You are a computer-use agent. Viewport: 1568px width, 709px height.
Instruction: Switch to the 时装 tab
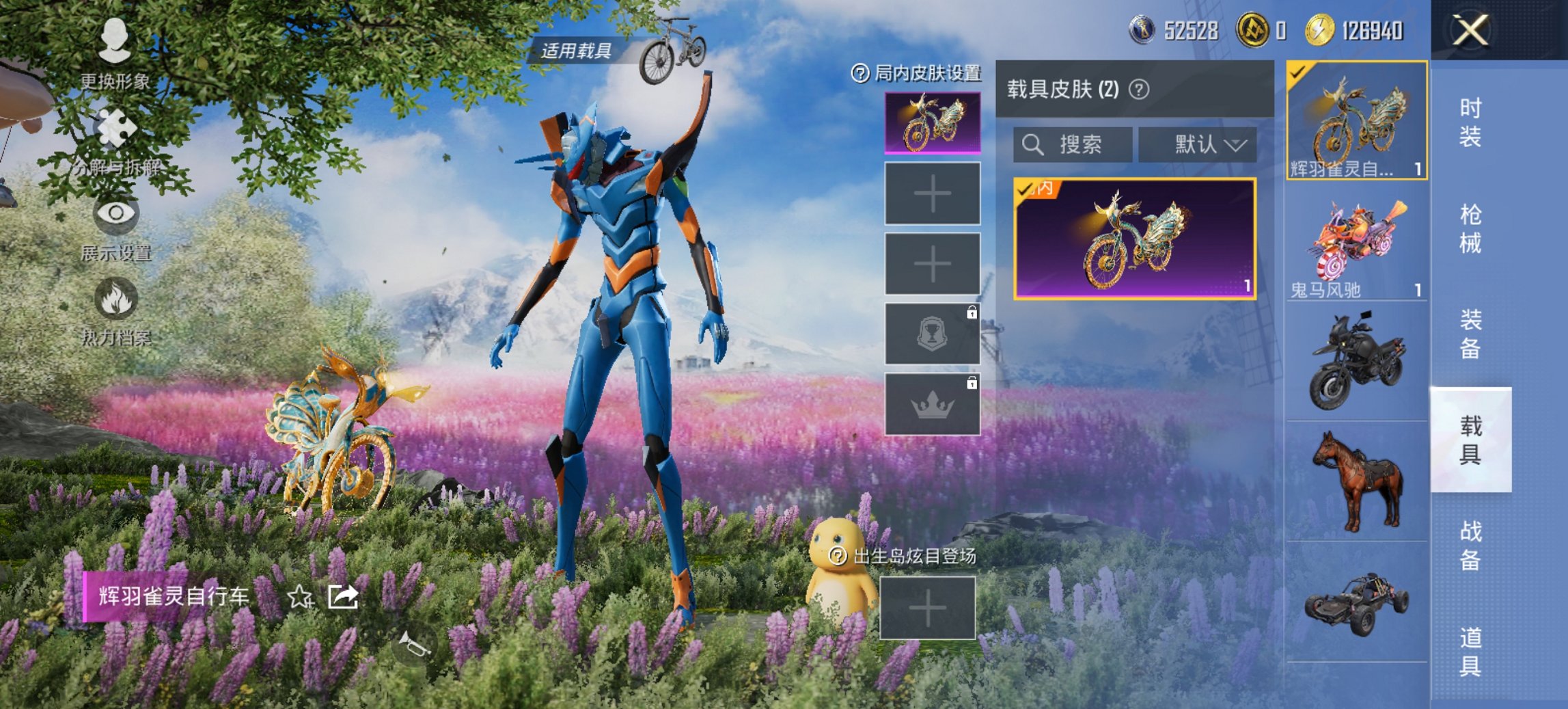tap(1472, 123)
